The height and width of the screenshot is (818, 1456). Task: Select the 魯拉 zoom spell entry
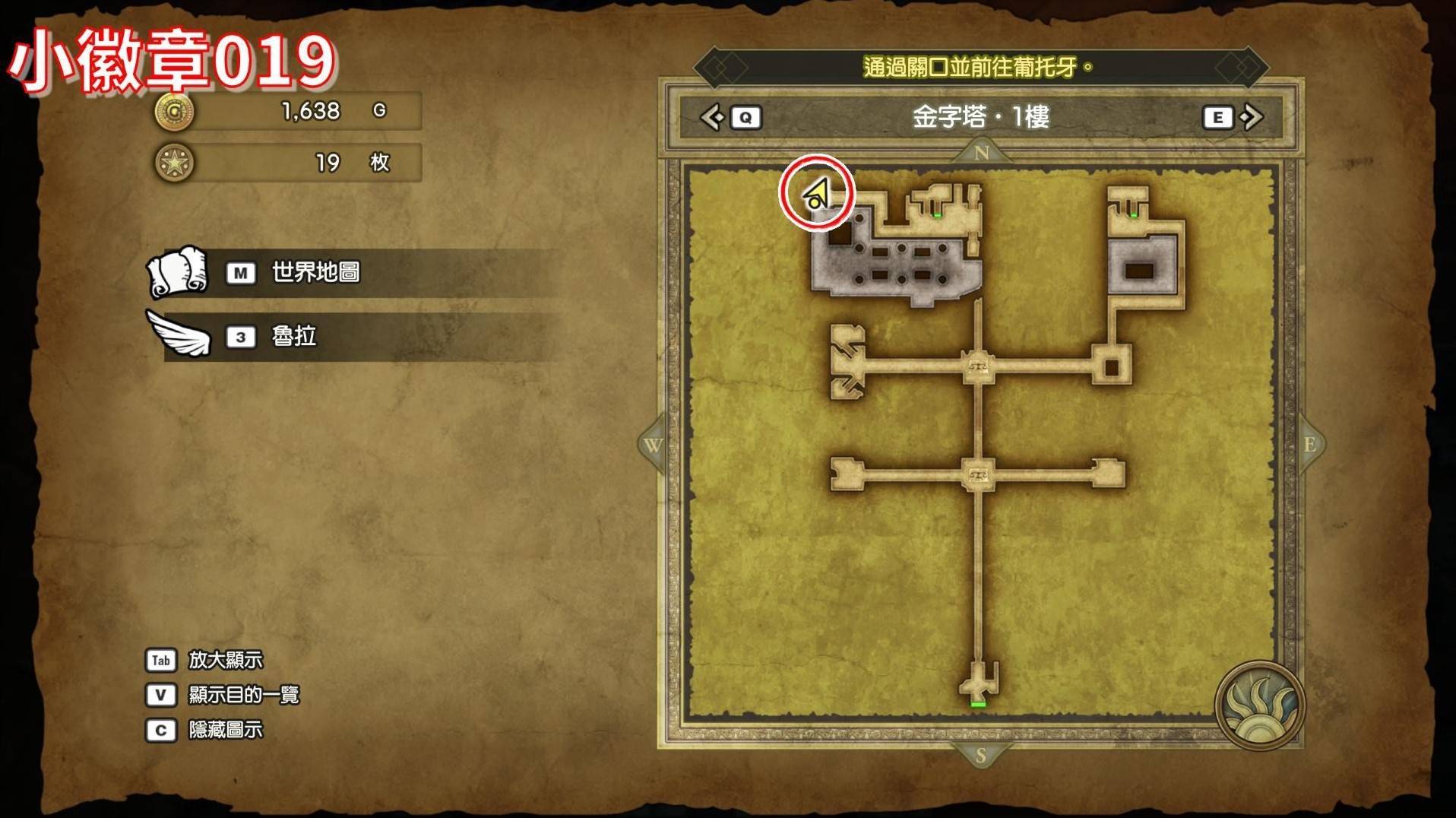click(293, 336)
